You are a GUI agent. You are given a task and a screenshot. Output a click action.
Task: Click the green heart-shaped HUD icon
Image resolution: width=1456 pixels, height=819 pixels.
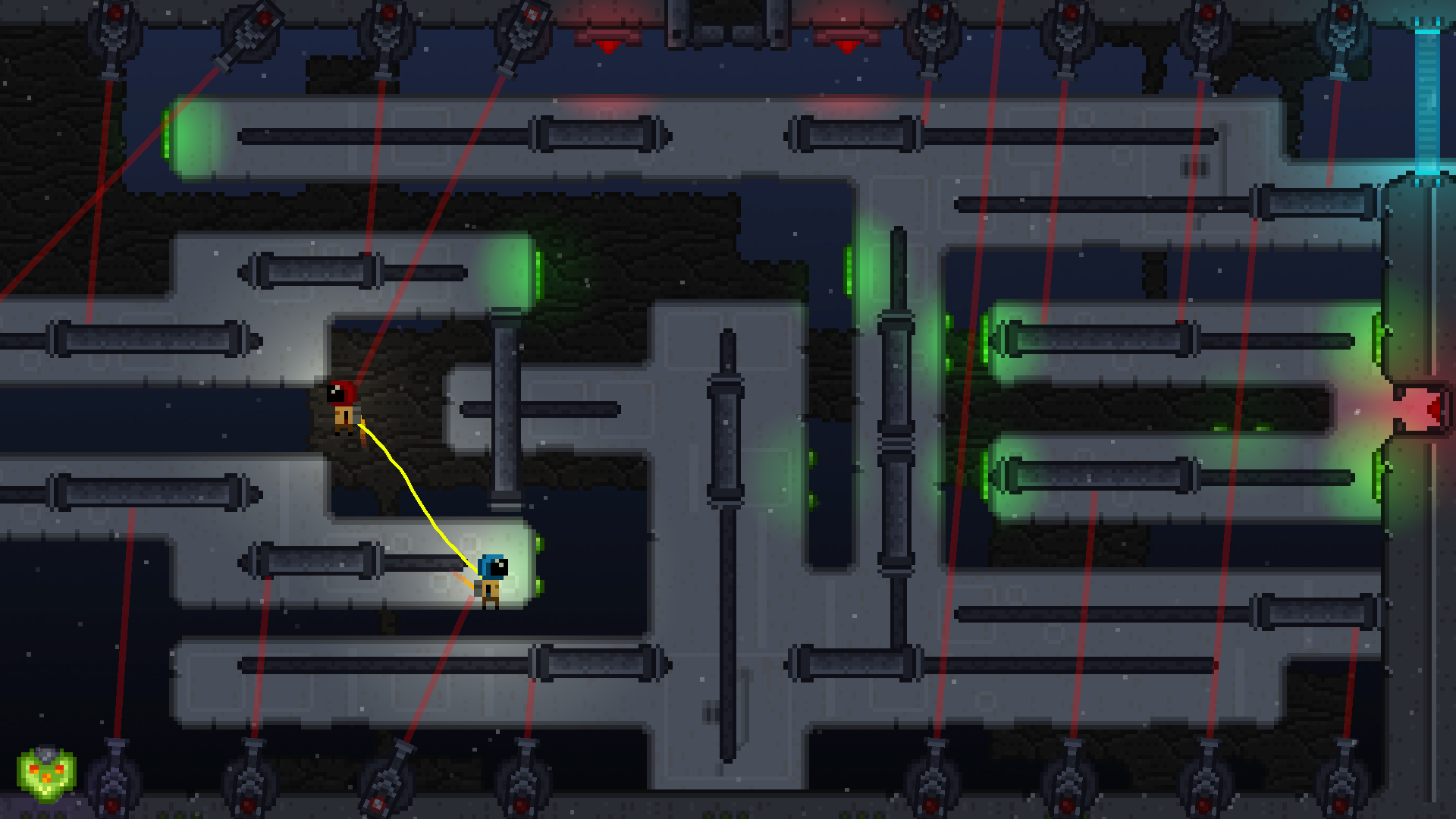(46, 774)
